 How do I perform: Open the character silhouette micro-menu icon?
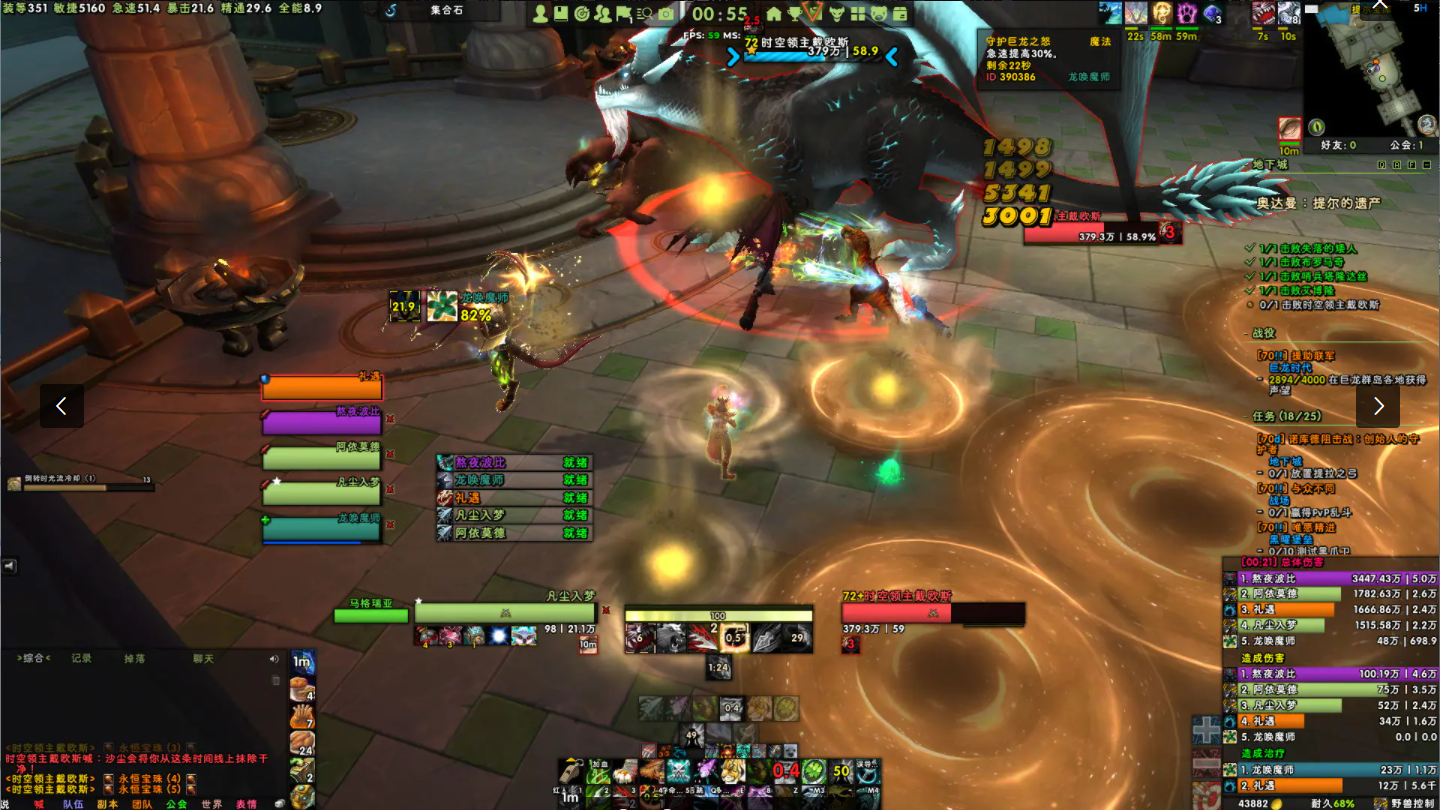(x=541, y=14)
